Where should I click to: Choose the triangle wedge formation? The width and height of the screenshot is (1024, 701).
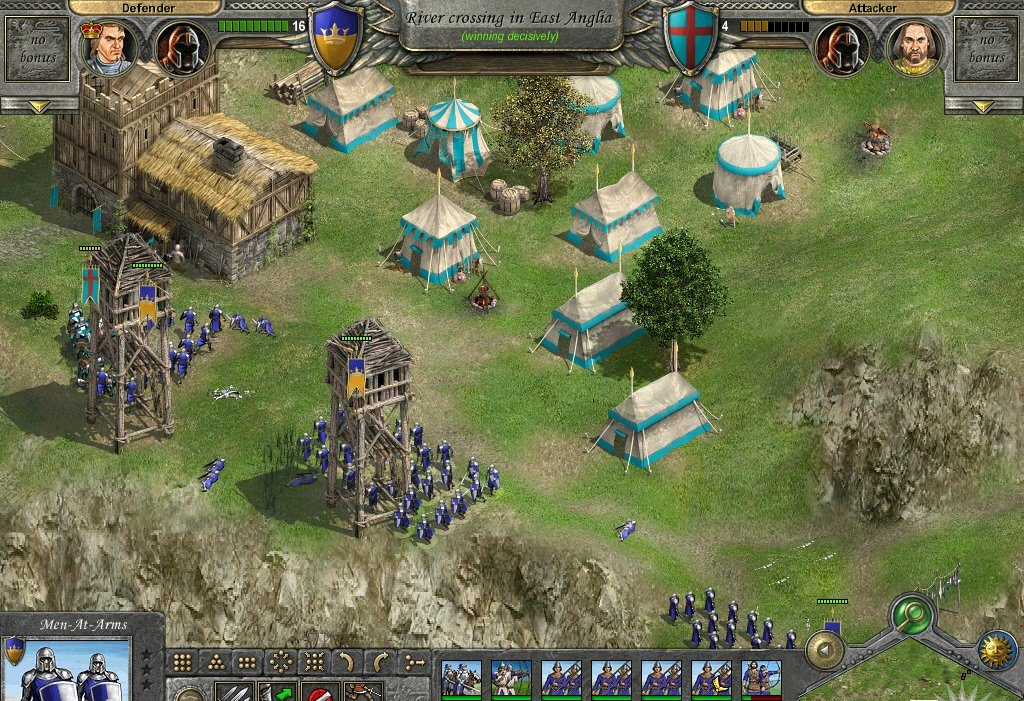pyautogui.click(x=214, y=662)
